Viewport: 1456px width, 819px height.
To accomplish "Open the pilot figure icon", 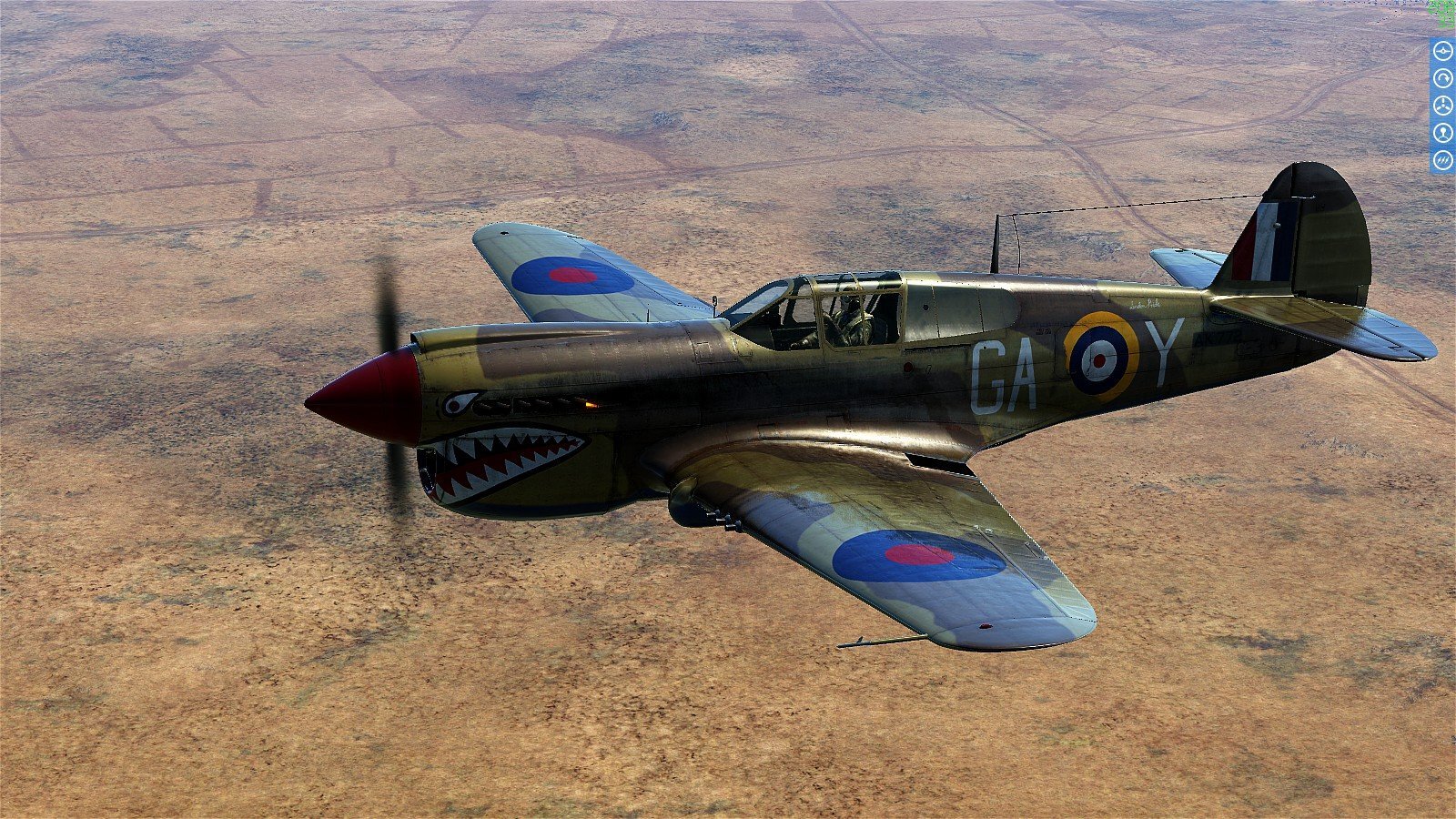I will click(x=1442, y=133).
